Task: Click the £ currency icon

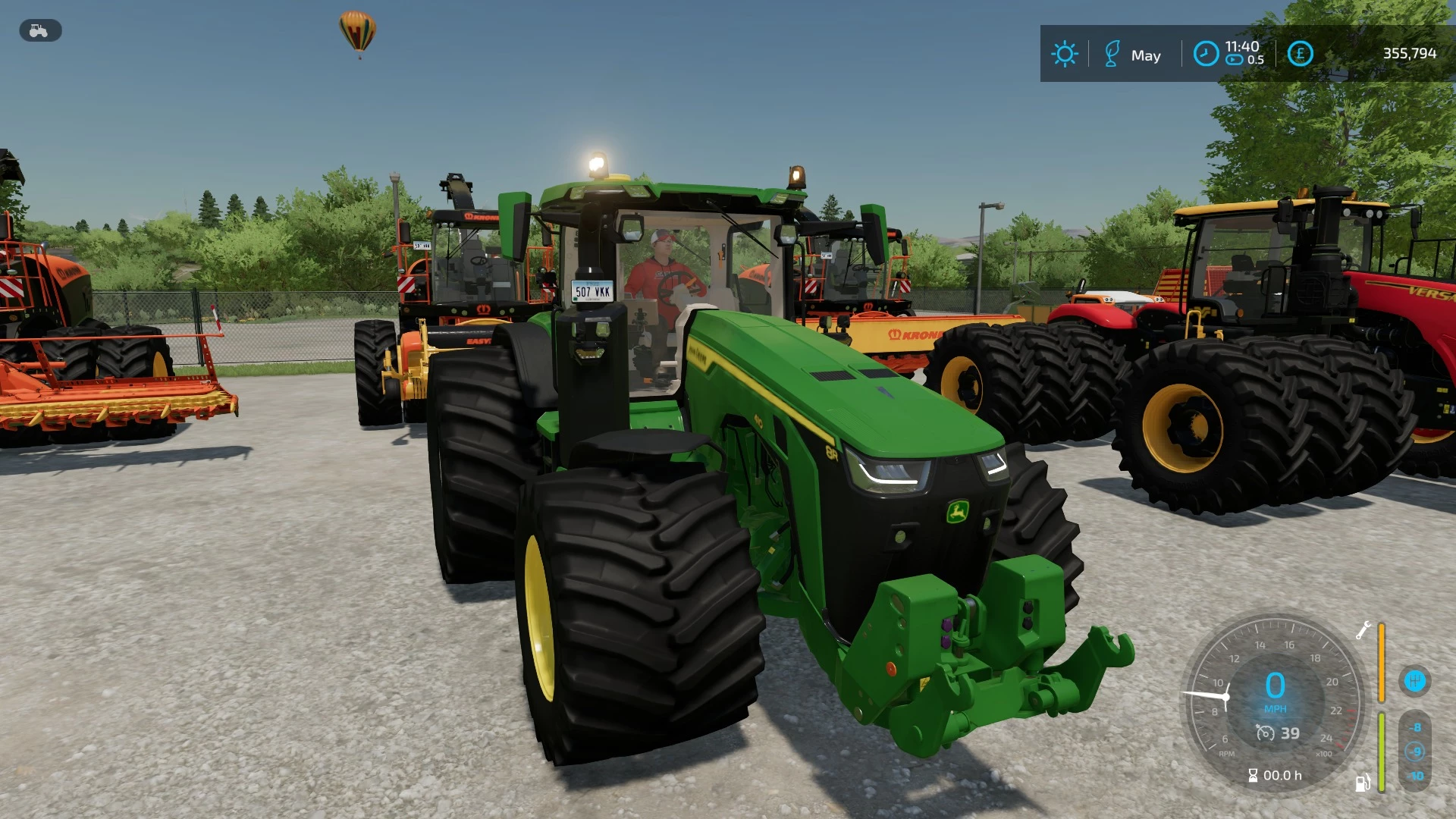Action: coord(1301,53)
